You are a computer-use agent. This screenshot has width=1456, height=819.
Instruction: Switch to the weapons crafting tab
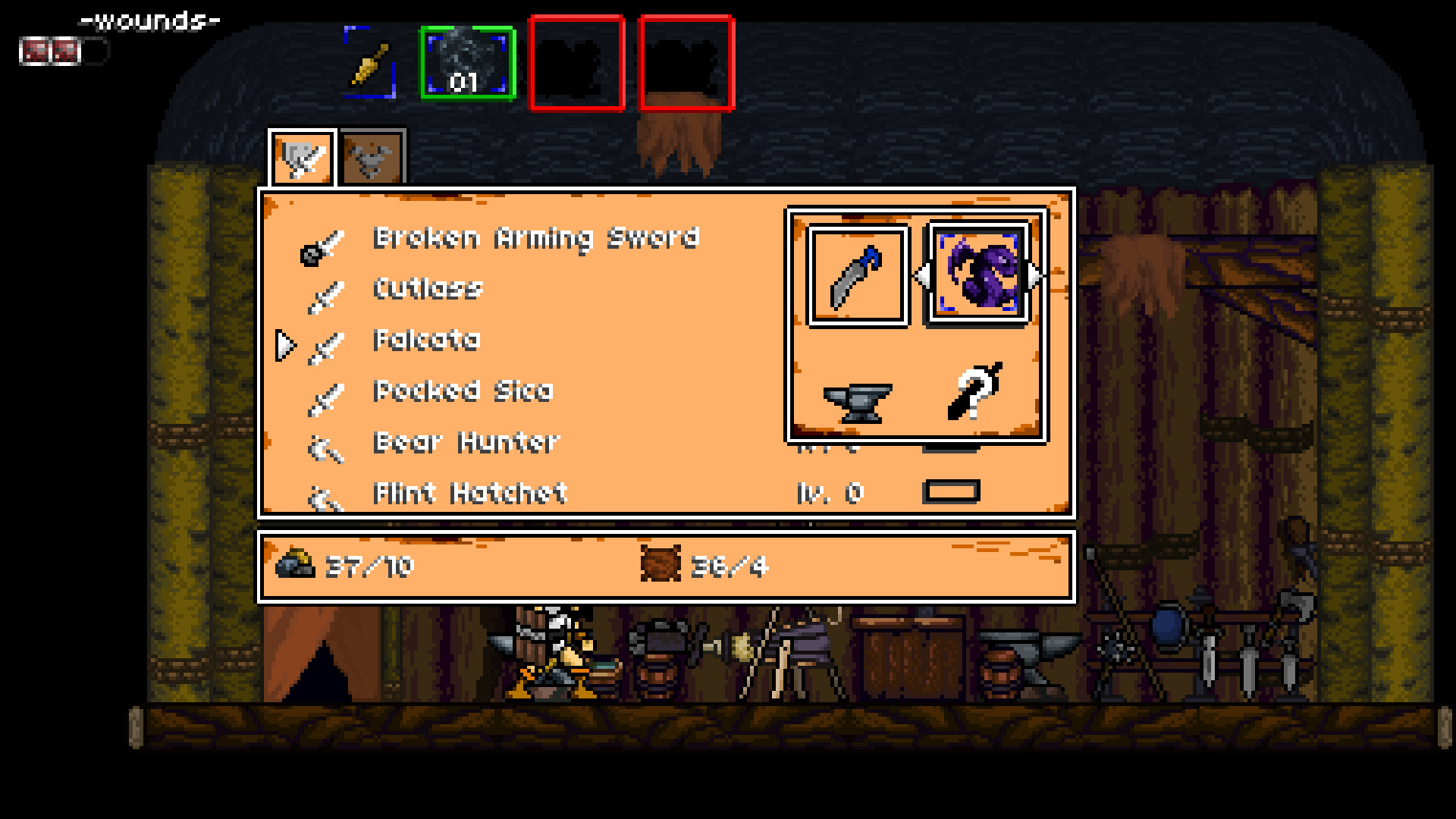[x=302, y=158]
